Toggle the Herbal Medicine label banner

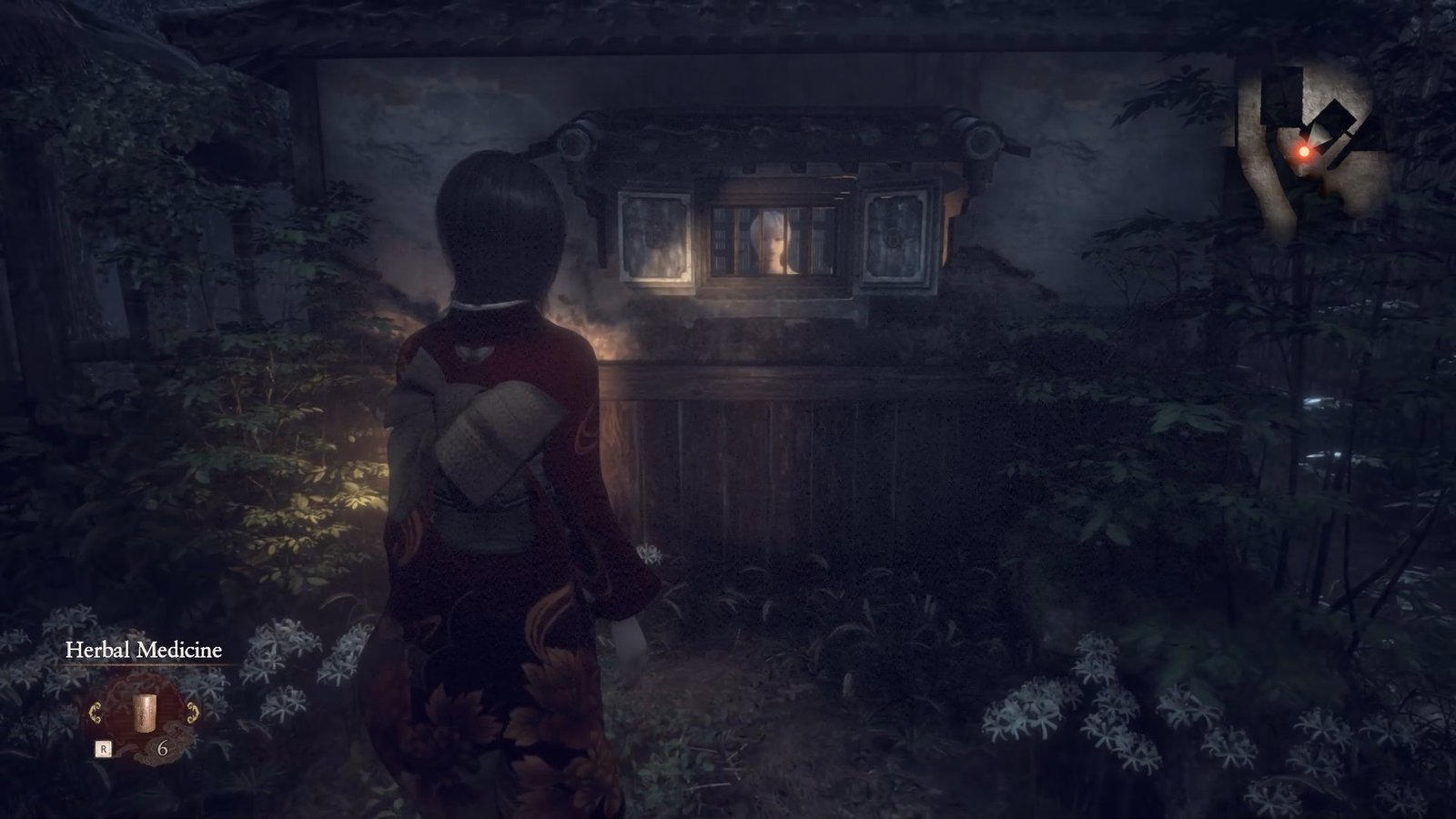pyautogui.click(x=144, y=652)
